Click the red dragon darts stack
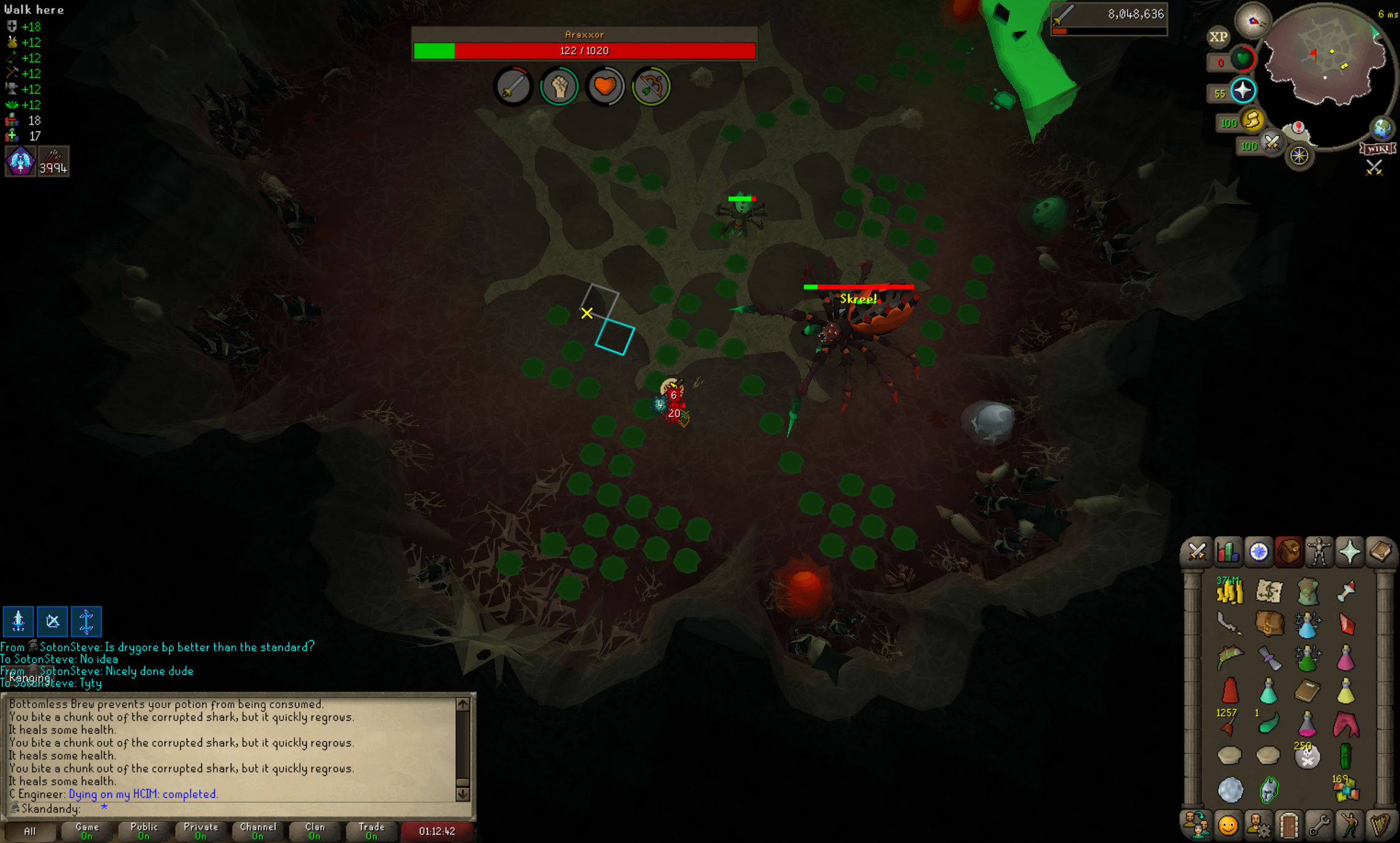The height and width of the screenshot is (843, 1400). (1227, 726)
